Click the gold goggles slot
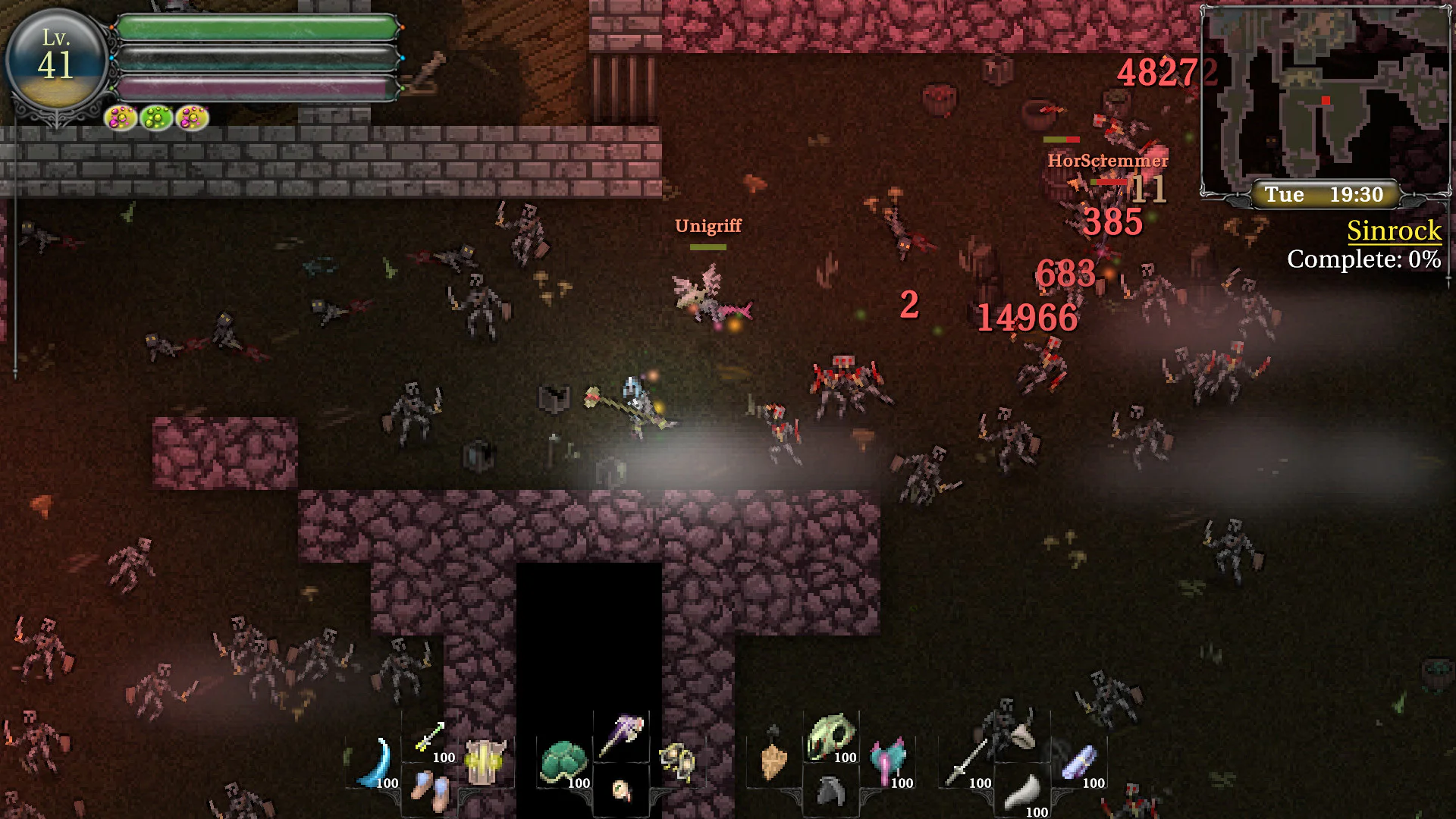The height and width of the screenshot is (819, 1456). [x=676, y=761]
